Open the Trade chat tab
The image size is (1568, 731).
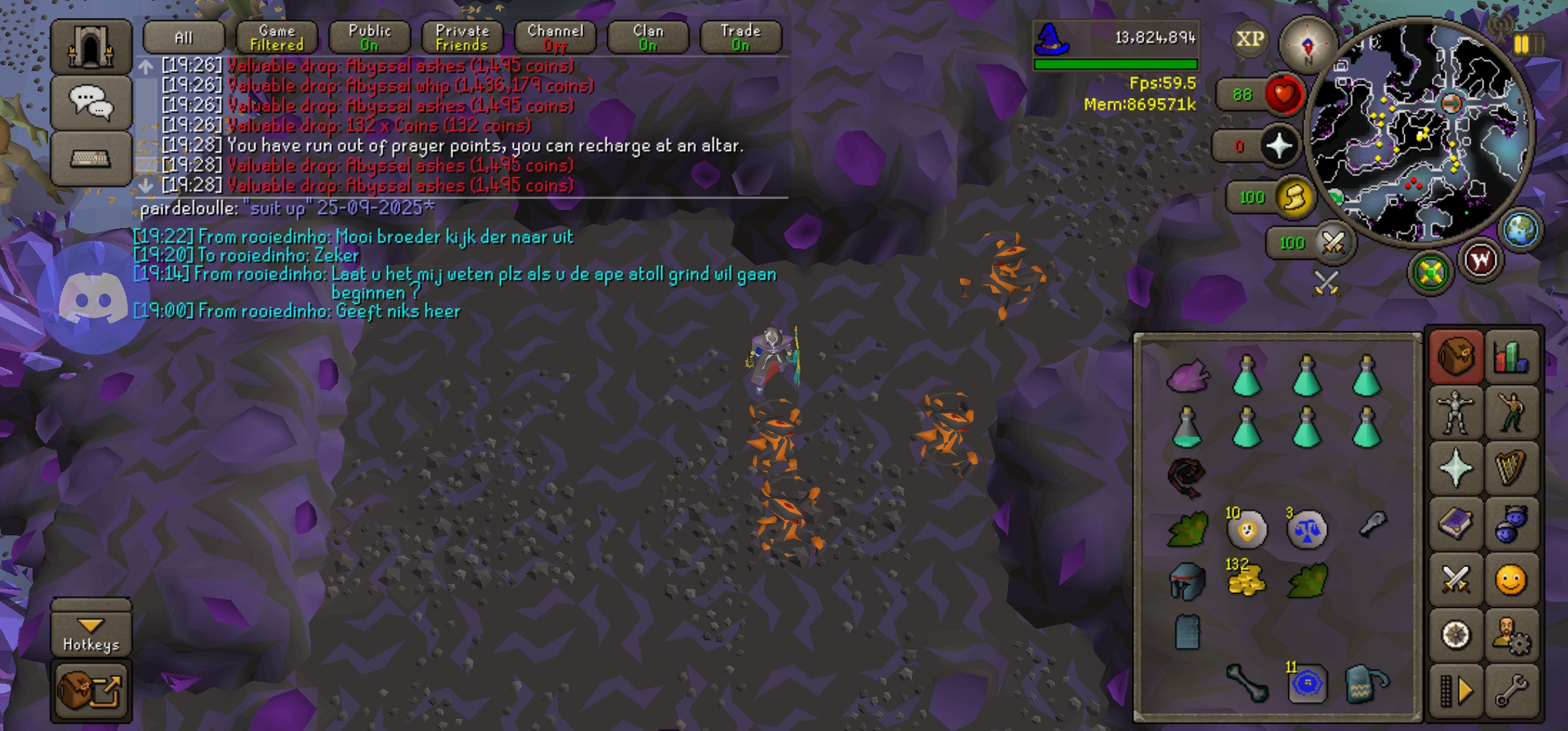(740, 38)
